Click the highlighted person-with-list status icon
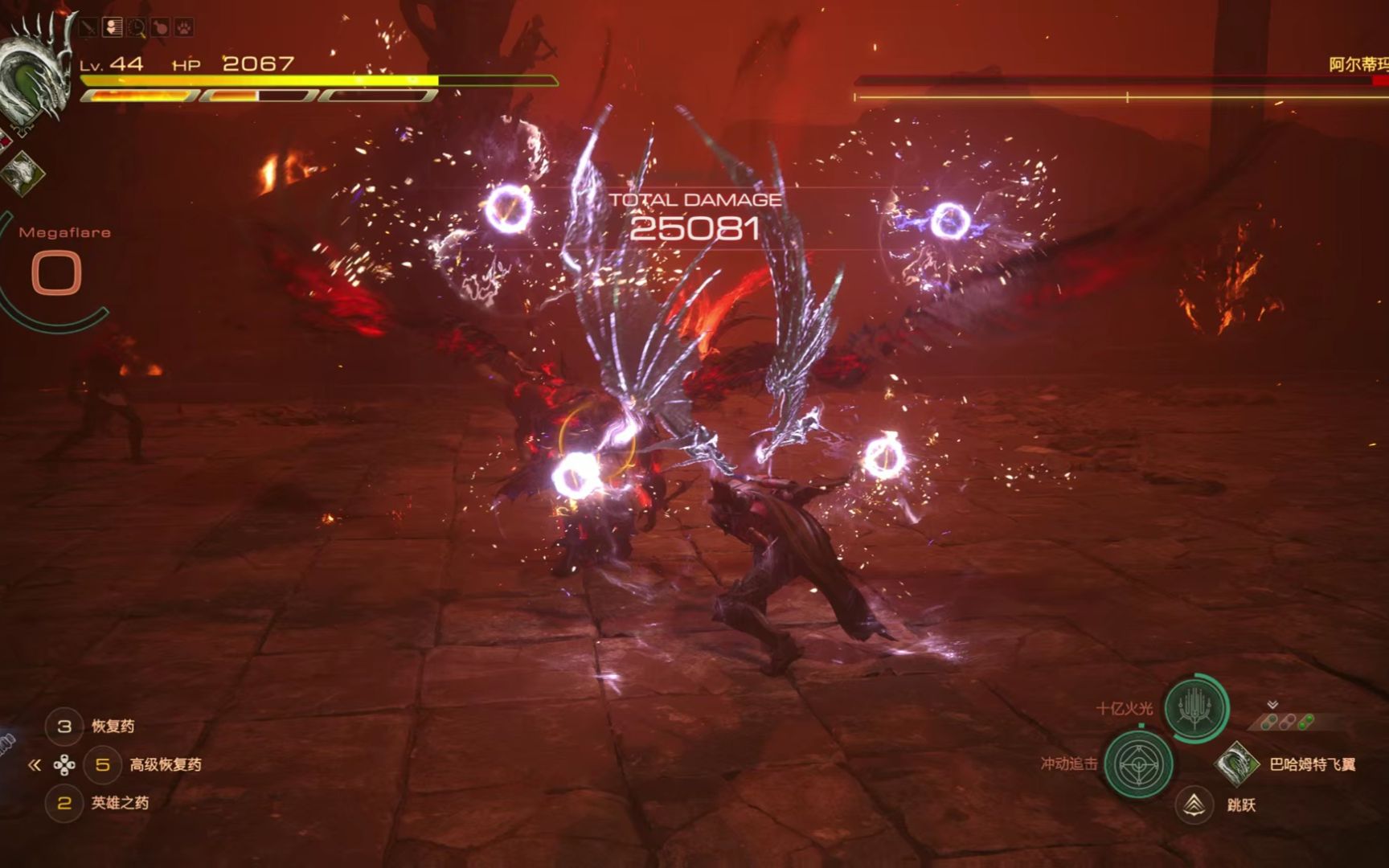The height and width of the screenshot is (868, 1389). [x=113, y=28]
